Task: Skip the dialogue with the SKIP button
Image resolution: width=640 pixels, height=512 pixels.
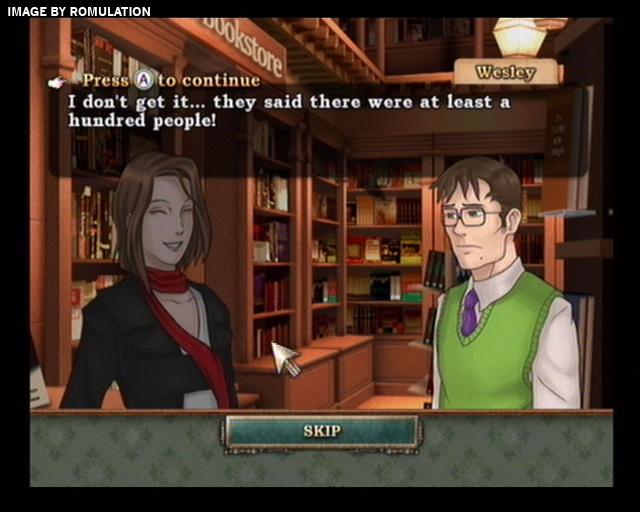Action: 321,431
